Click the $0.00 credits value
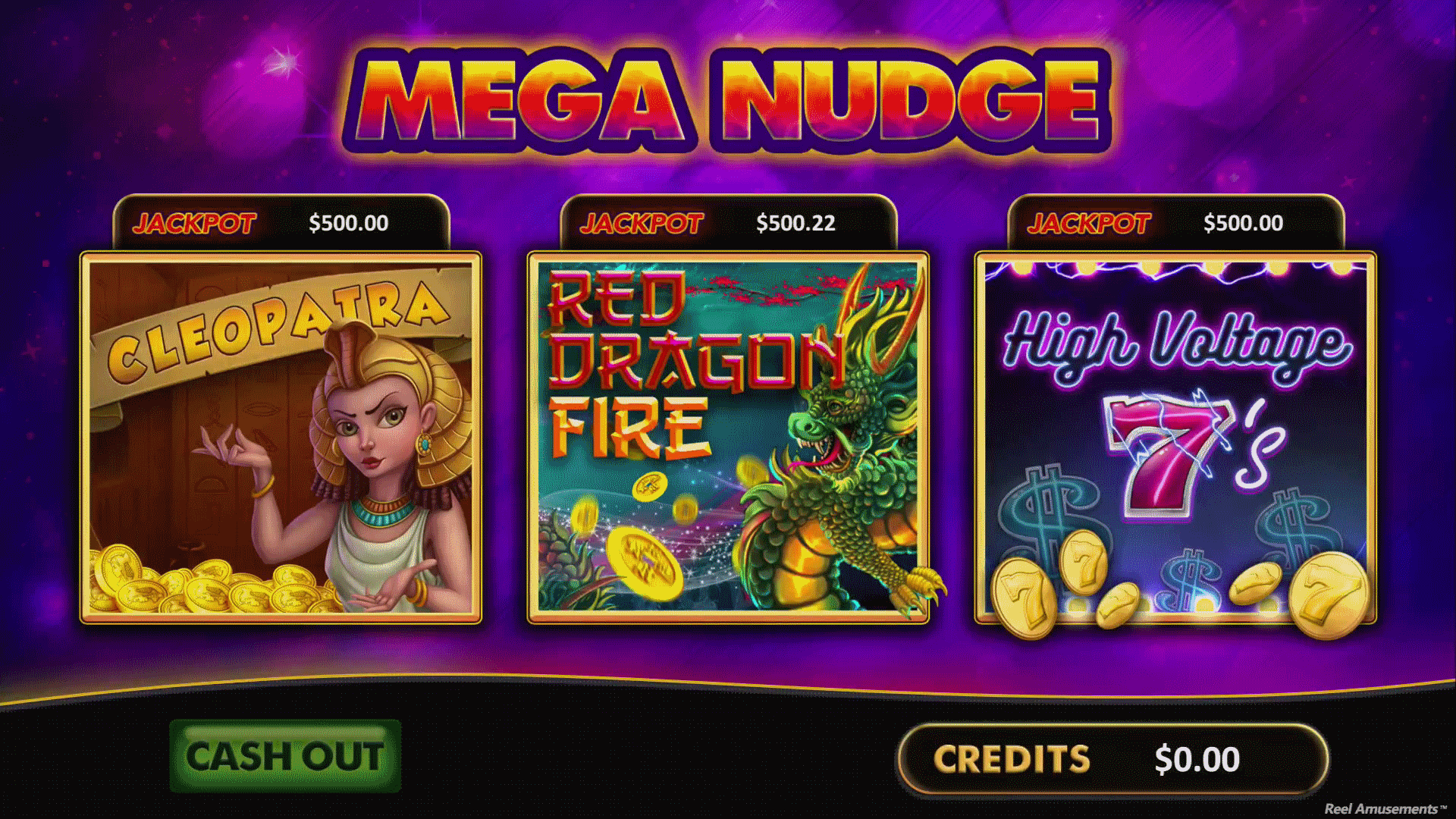The height and width of the screenshot is (819, 1456). [1200, 758]
